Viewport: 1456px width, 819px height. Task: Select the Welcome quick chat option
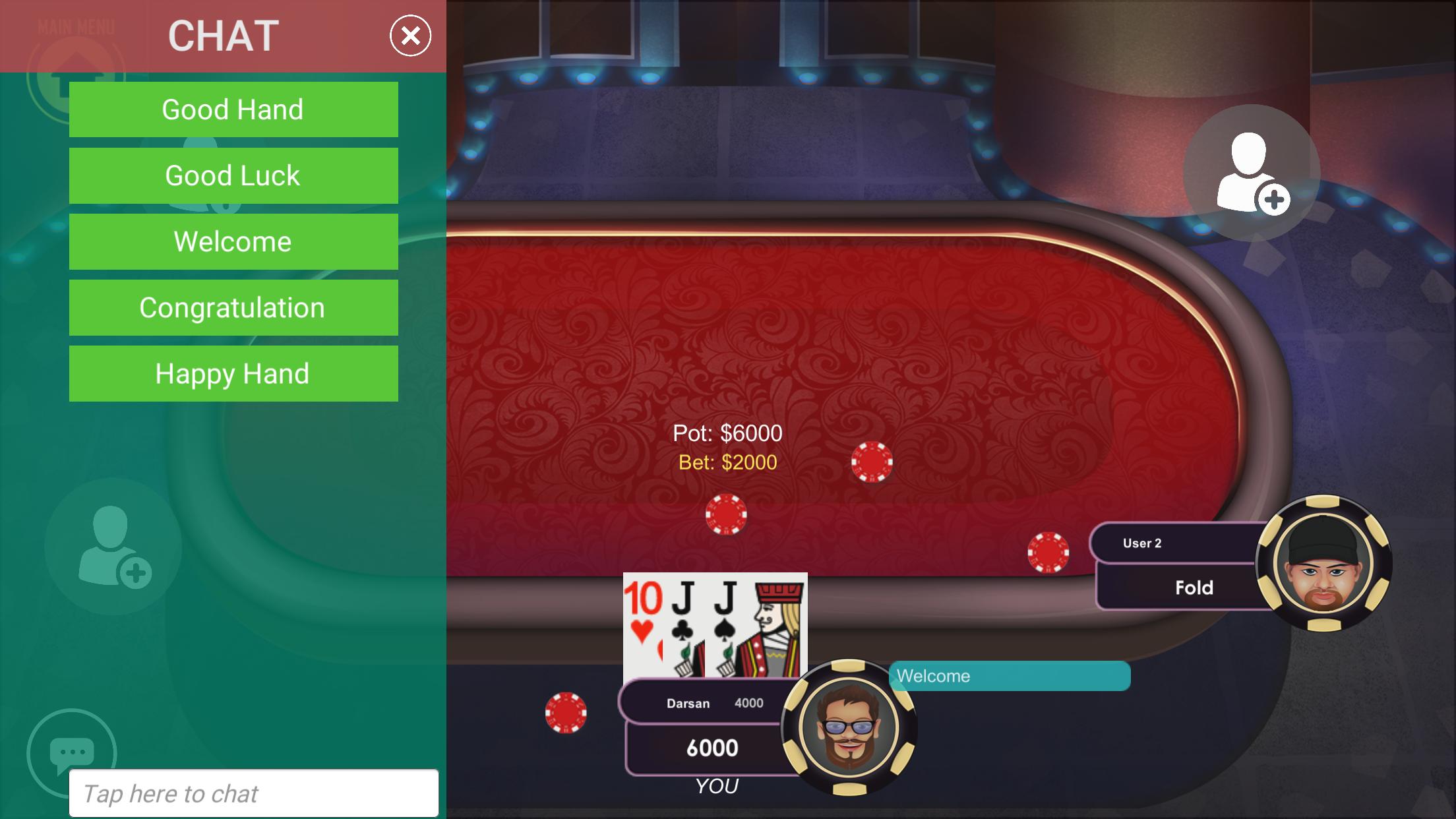233,241
